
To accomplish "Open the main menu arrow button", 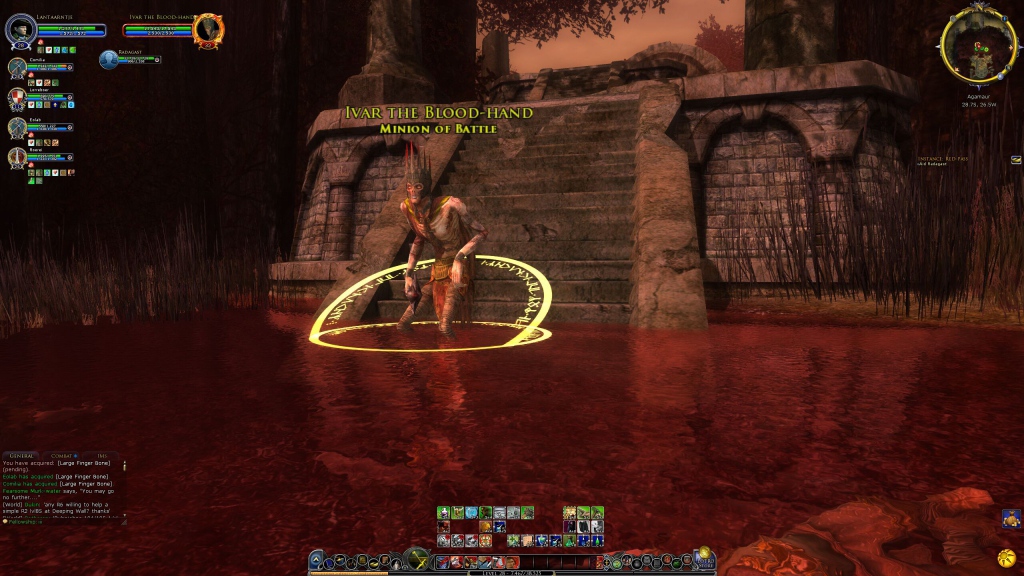I will pyautogui.click(x=316, y=561).
